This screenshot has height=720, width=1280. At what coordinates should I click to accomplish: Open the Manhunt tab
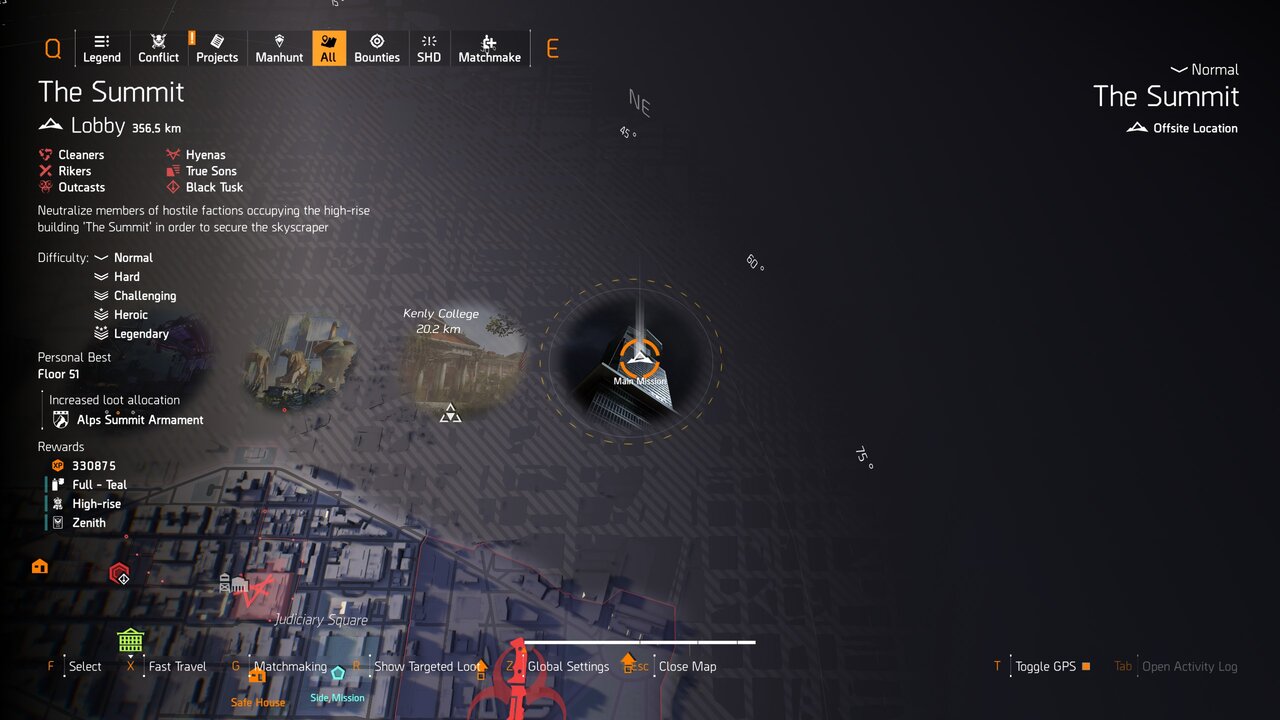click(x=278, y=48)
